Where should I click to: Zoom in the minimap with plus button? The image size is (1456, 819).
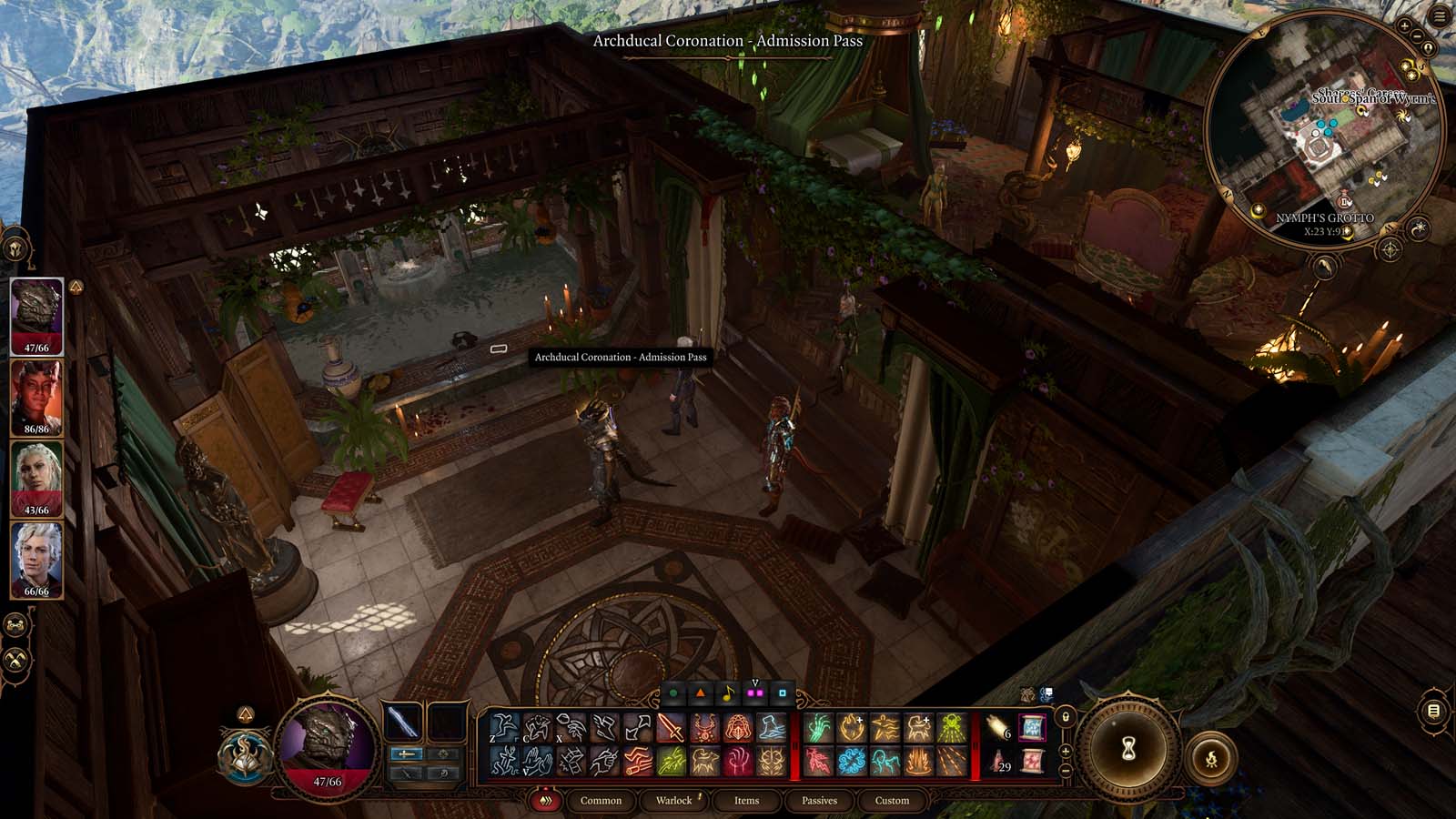click(x=1404, y=27)
